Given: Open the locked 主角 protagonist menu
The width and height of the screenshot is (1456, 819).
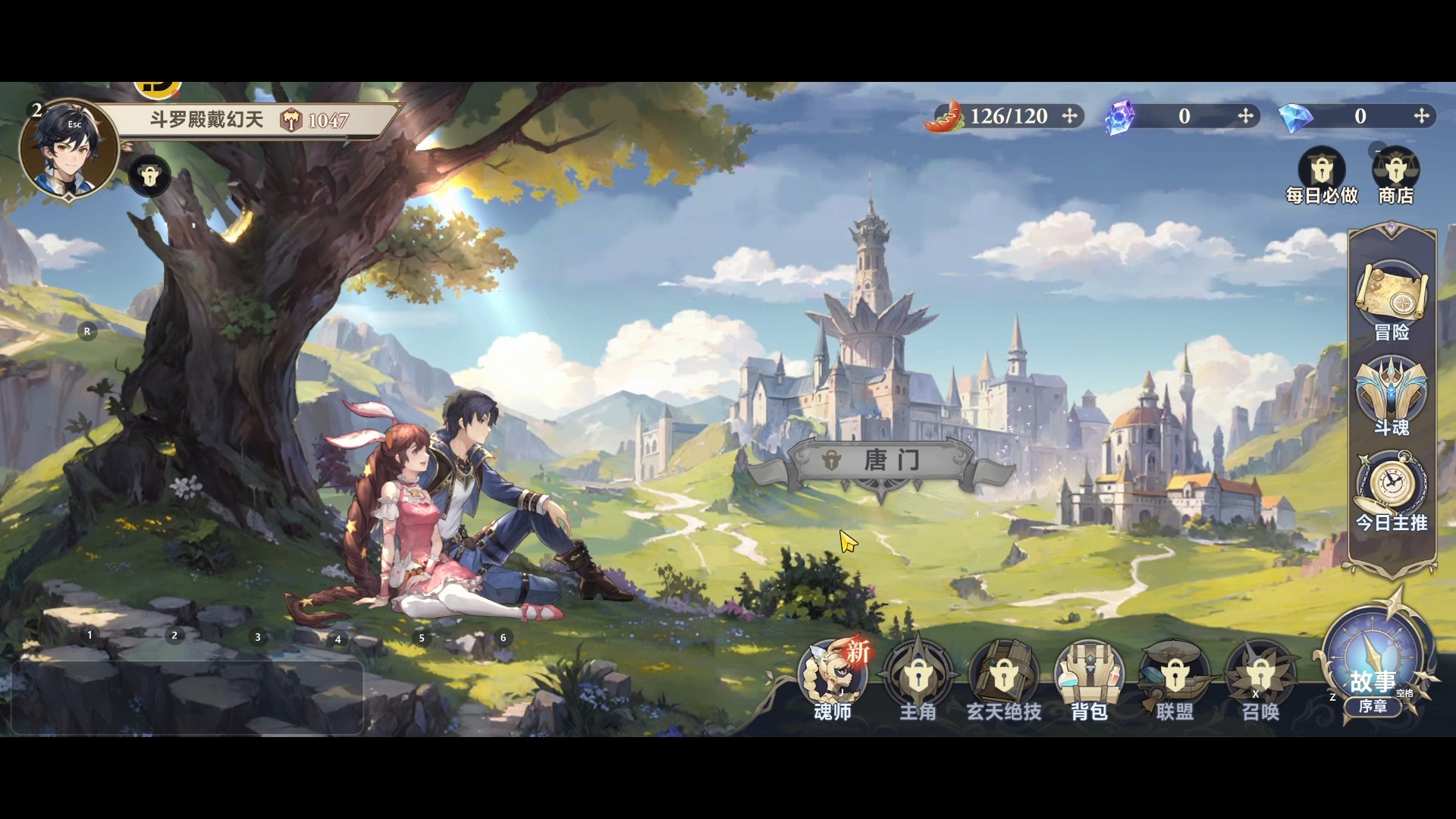Looking at the screenshot, I should (x=918, y=676).
